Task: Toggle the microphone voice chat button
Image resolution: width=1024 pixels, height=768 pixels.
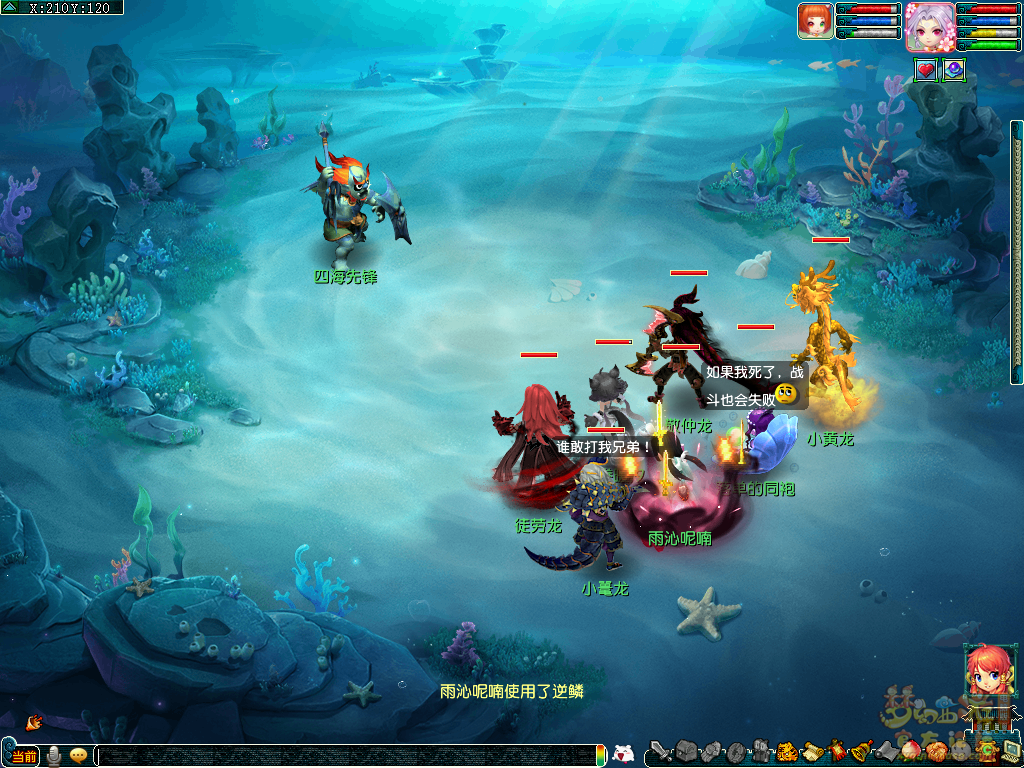Action: 53,756
